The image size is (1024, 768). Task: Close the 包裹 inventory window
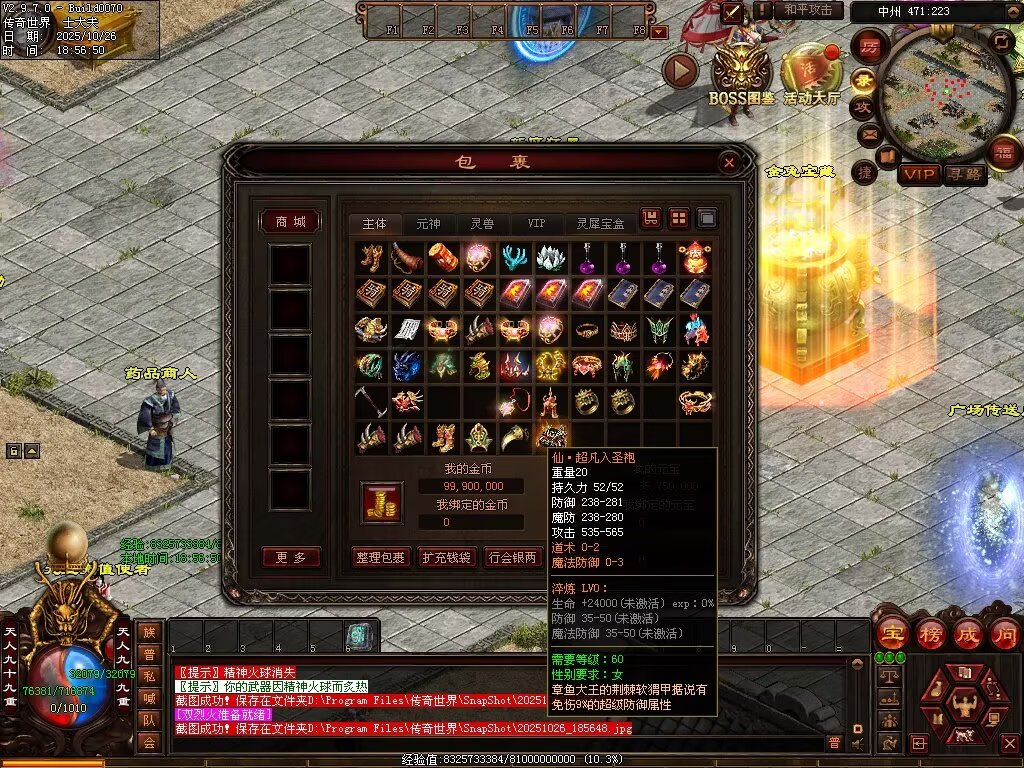pyautogui.click(x=730, y=162)
